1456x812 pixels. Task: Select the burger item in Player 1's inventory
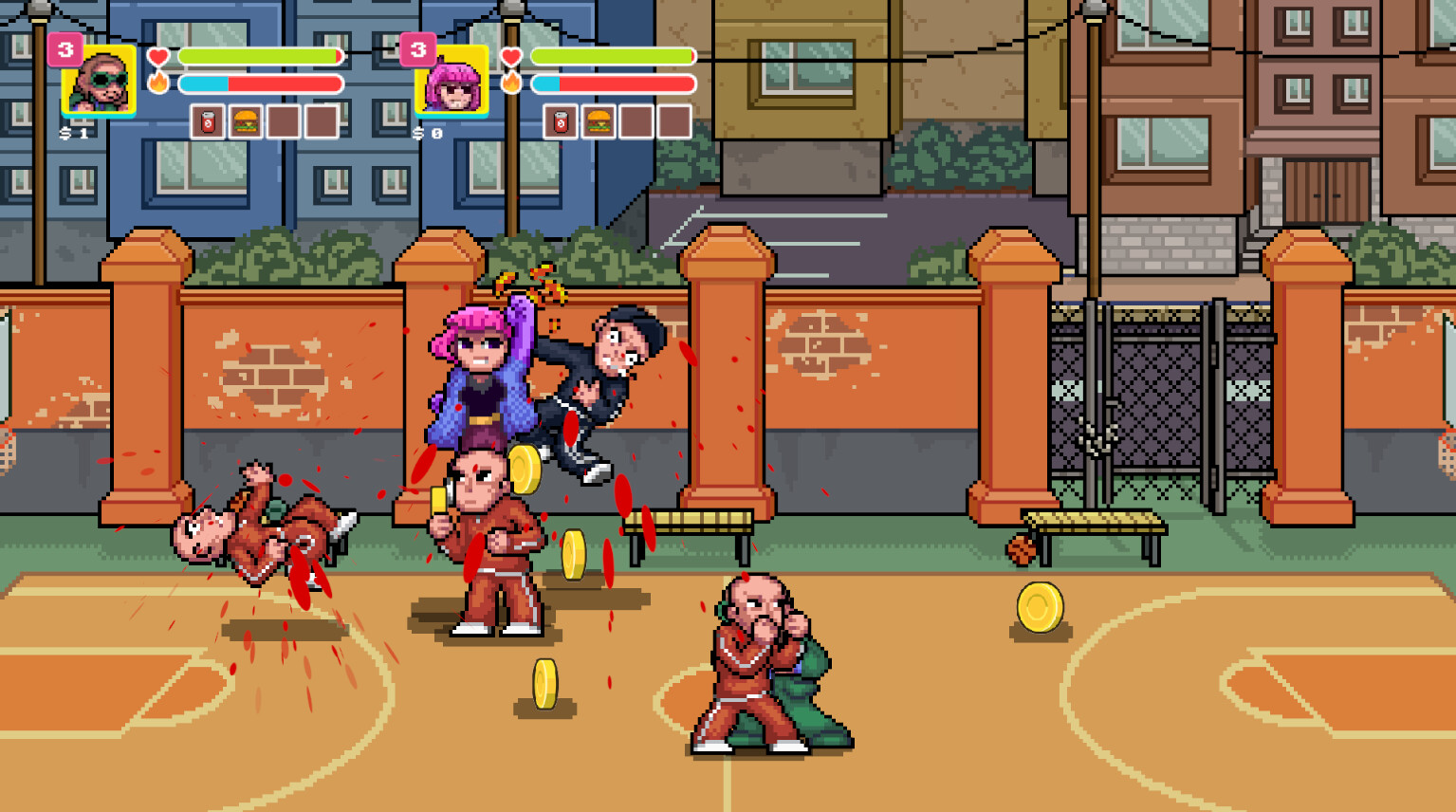pos(248,121)
